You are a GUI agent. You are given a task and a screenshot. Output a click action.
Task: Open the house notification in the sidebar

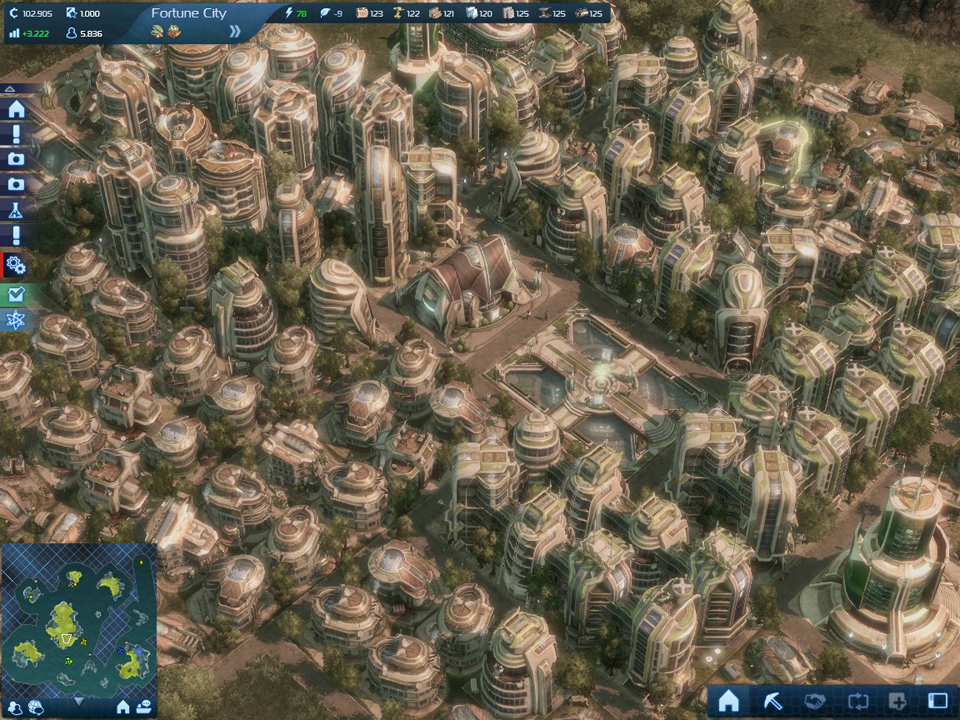[16, 108]
